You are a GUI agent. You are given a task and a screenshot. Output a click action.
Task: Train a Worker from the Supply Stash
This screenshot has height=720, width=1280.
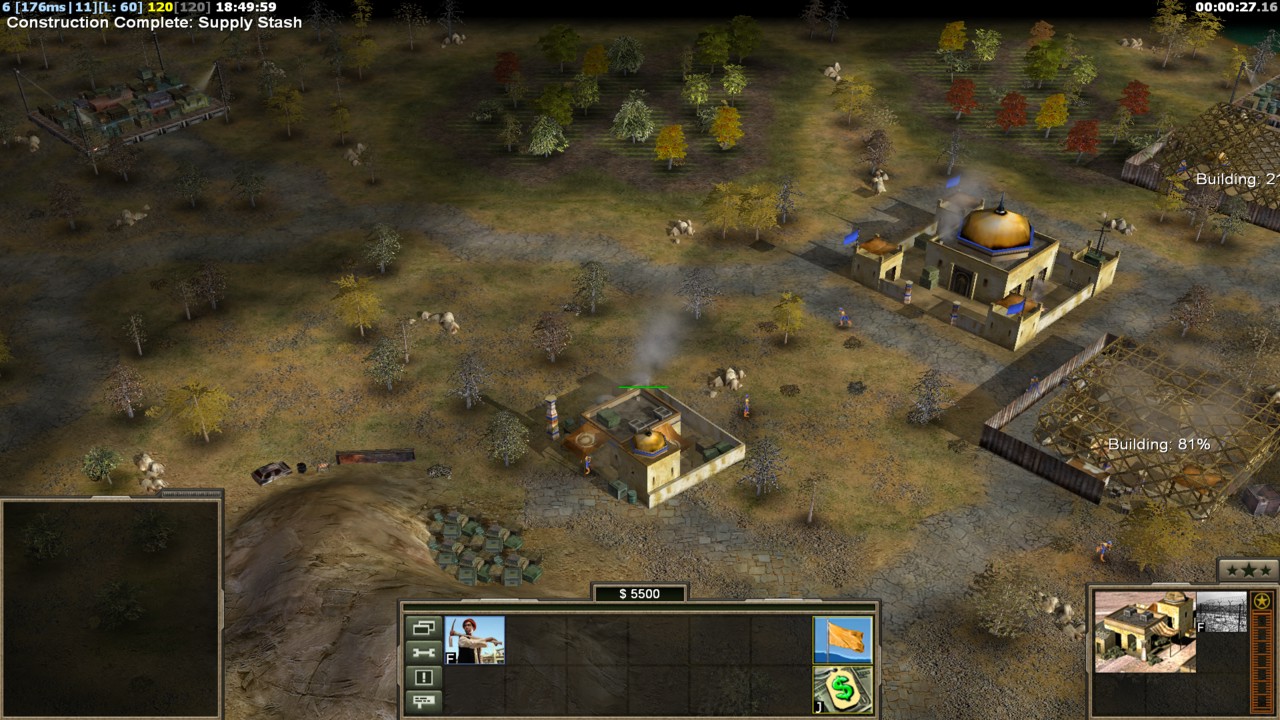[x=474, y=639]
